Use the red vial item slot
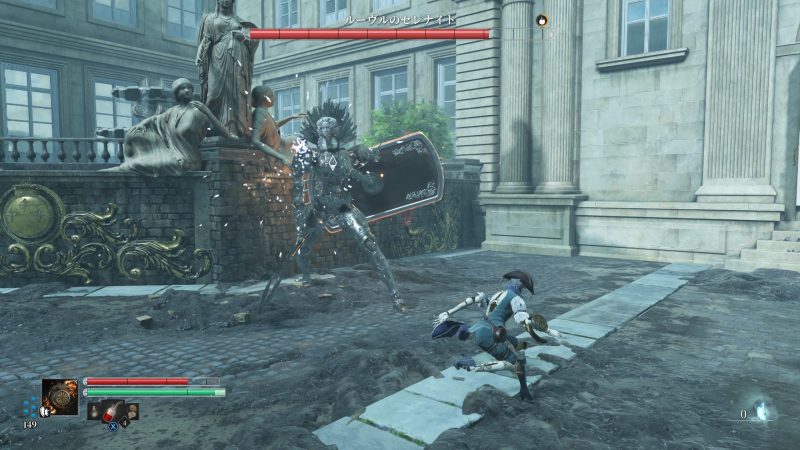This screenshot has height=450, width=800. [x=111, y=410]
